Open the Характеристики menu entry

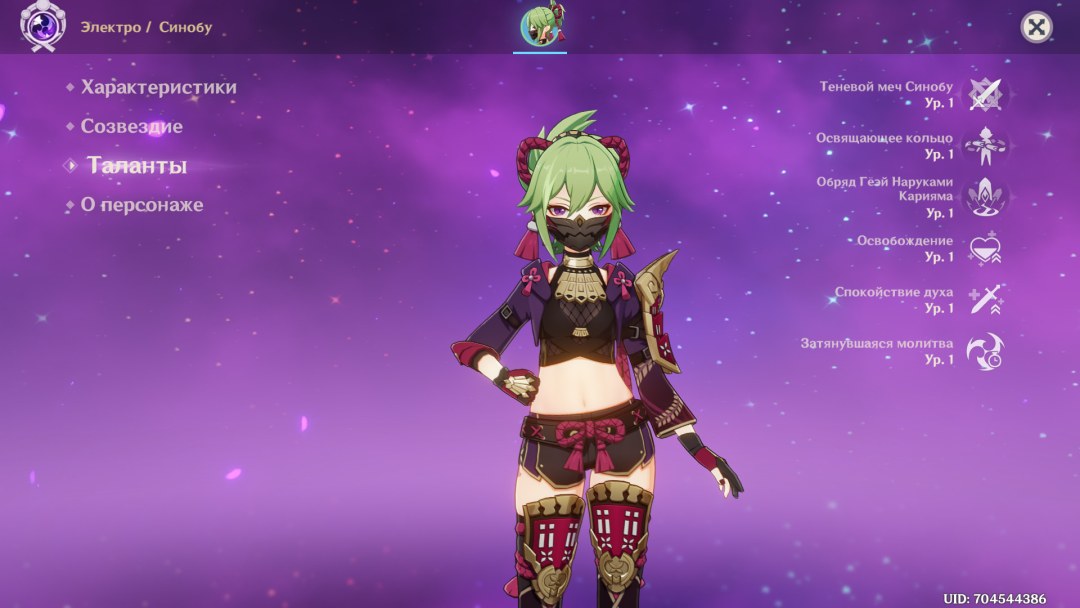point(158,88)
